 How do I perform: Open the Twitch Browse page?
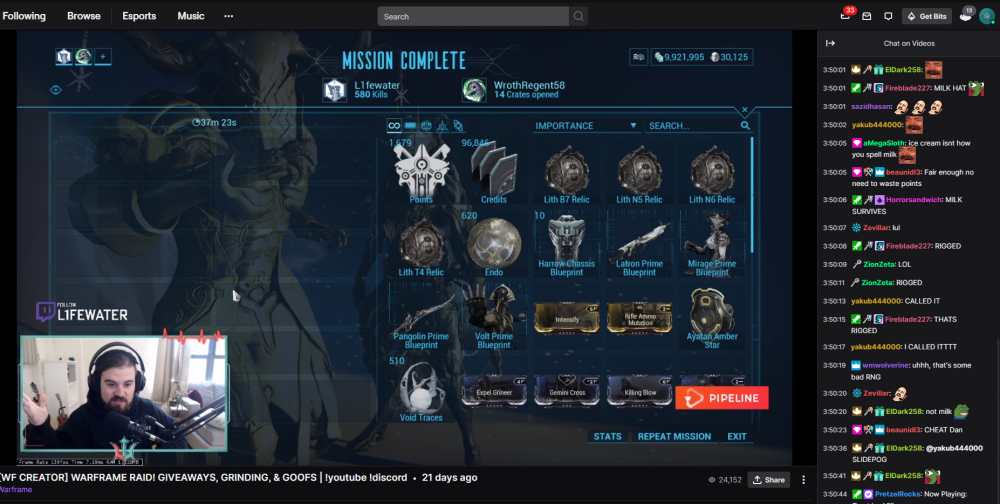(84, 16)
